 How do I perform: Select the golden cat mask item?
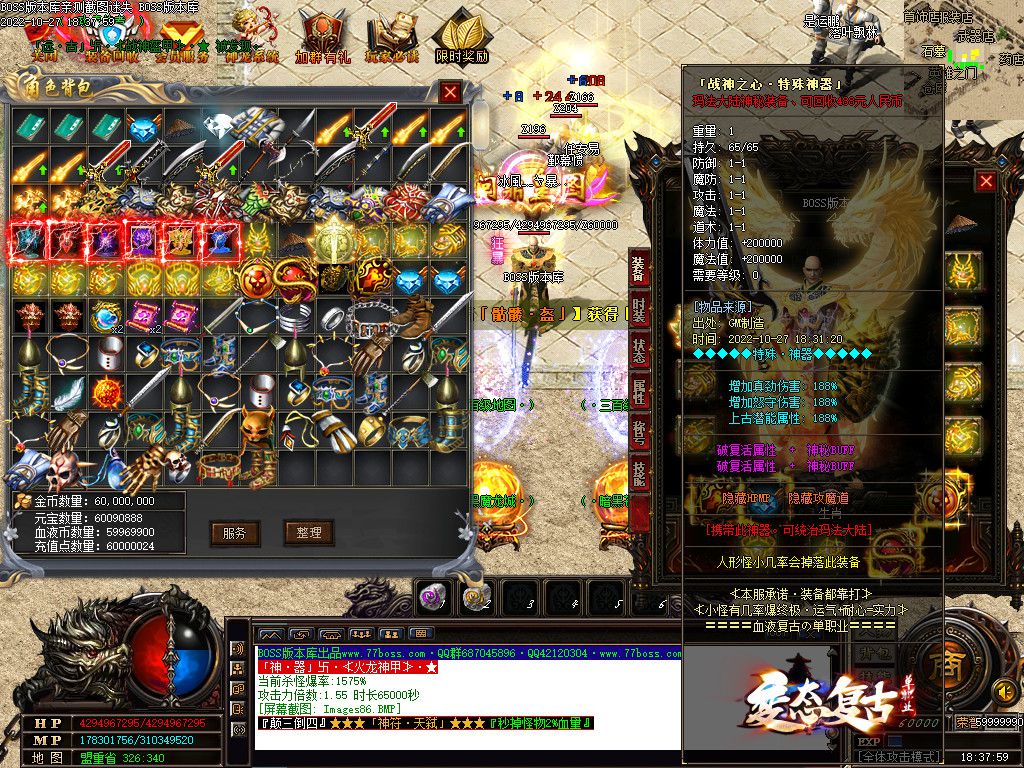[x=260, y=428]
